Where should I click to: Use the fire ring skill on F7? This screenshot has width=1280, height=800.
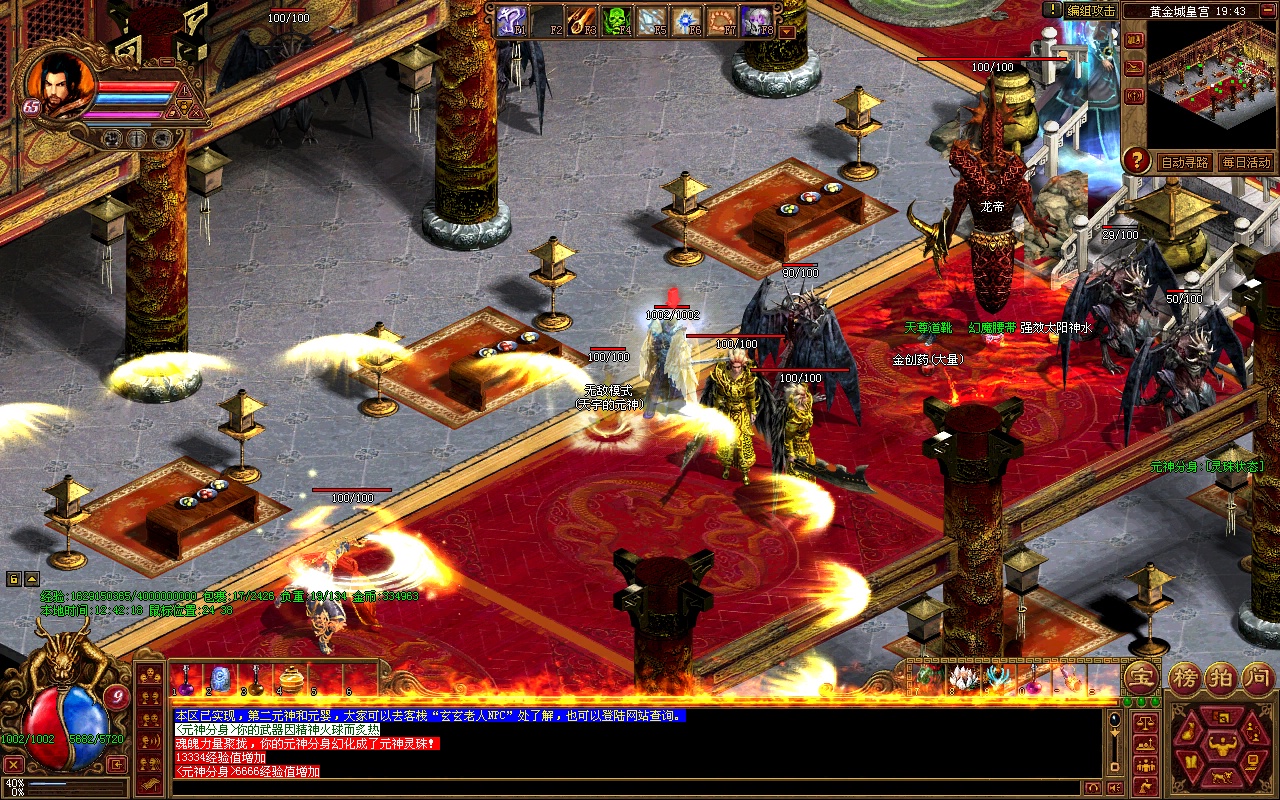[x=722, y=21]
